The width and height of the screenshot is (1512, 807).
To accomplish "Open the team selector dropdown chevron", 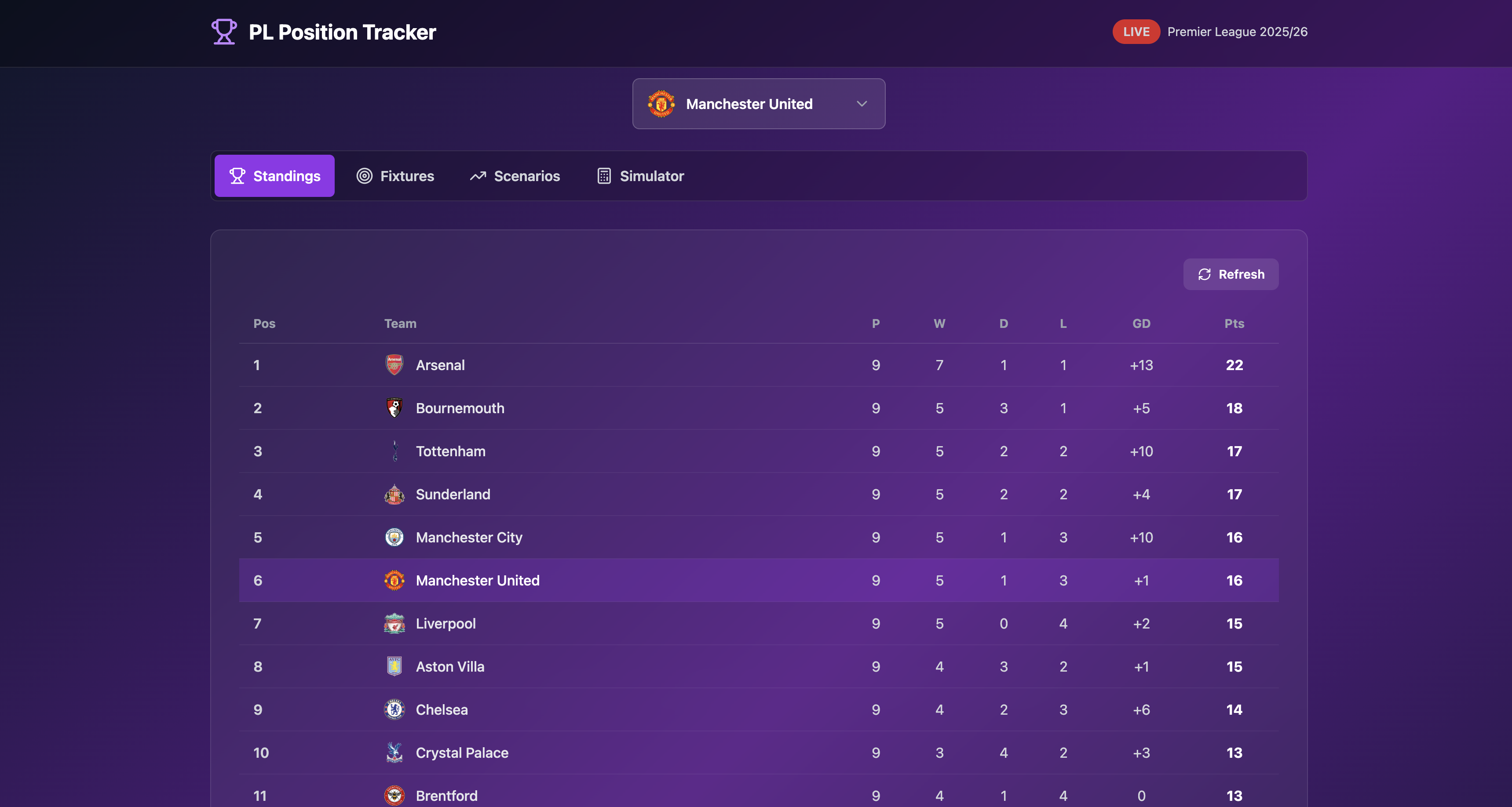I will [861, 104].
